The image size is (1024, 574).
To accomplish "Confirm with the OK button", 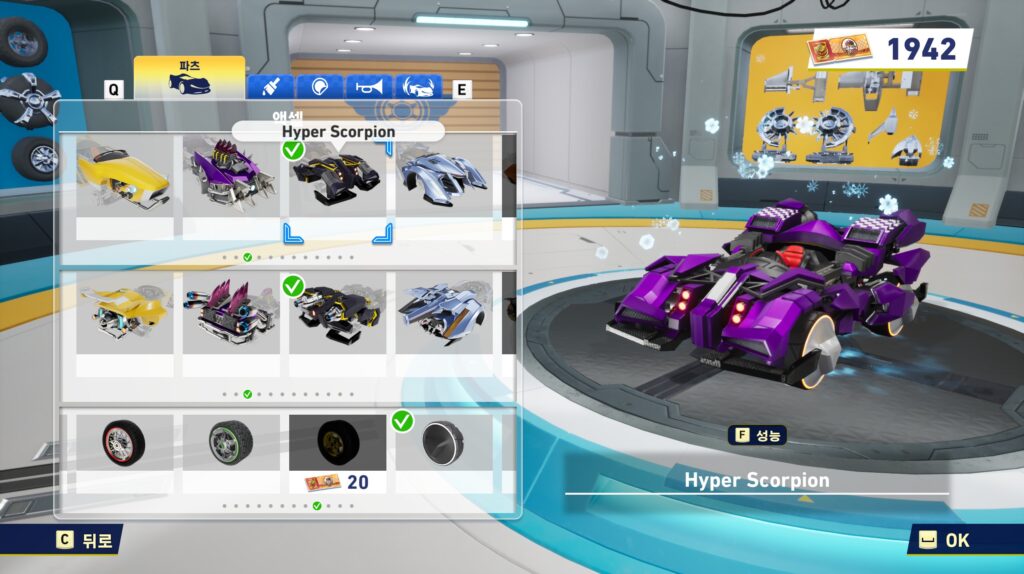I will 944,540.
